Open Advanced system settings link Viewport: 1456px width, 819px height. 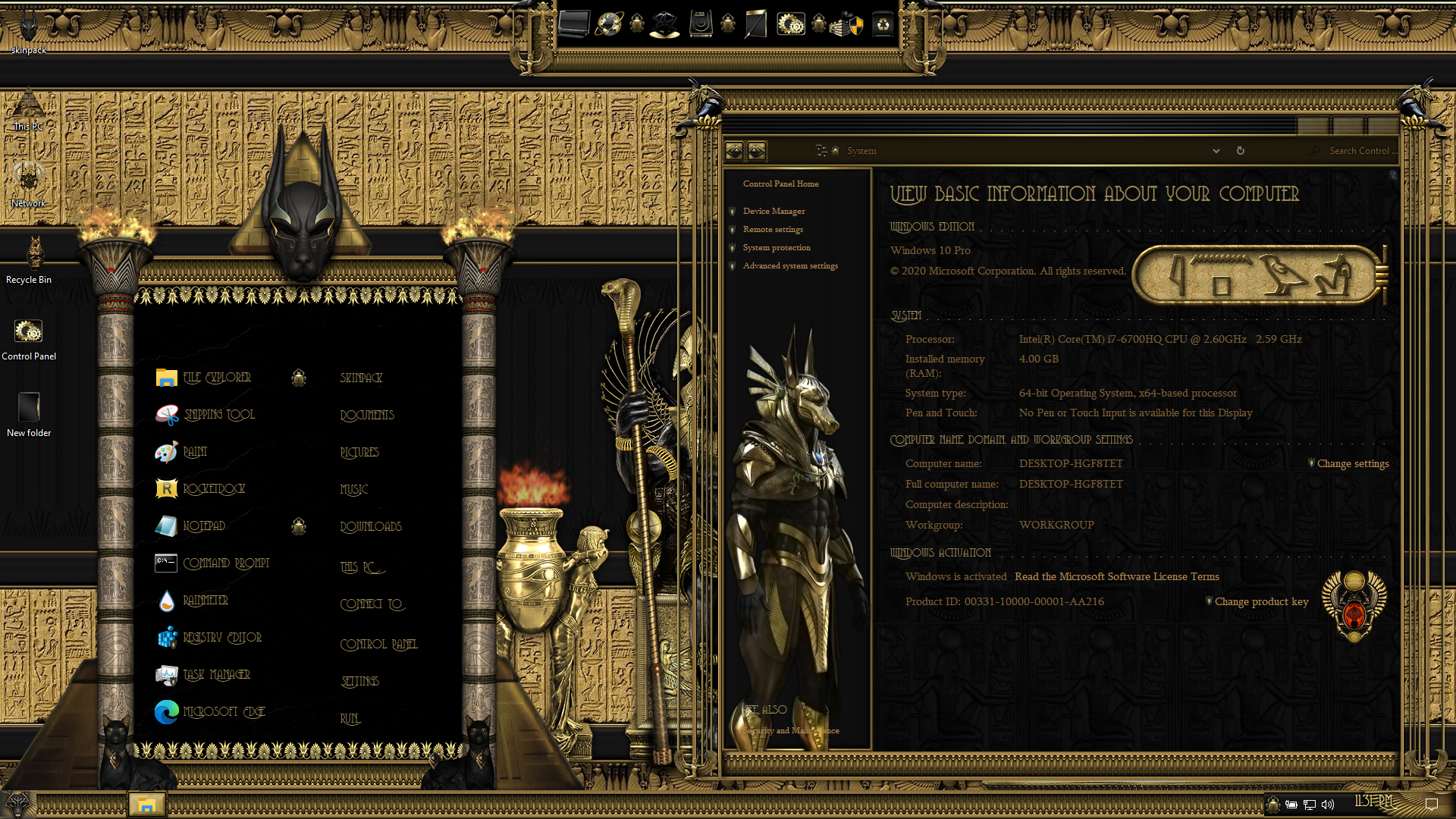pos(790,266)
